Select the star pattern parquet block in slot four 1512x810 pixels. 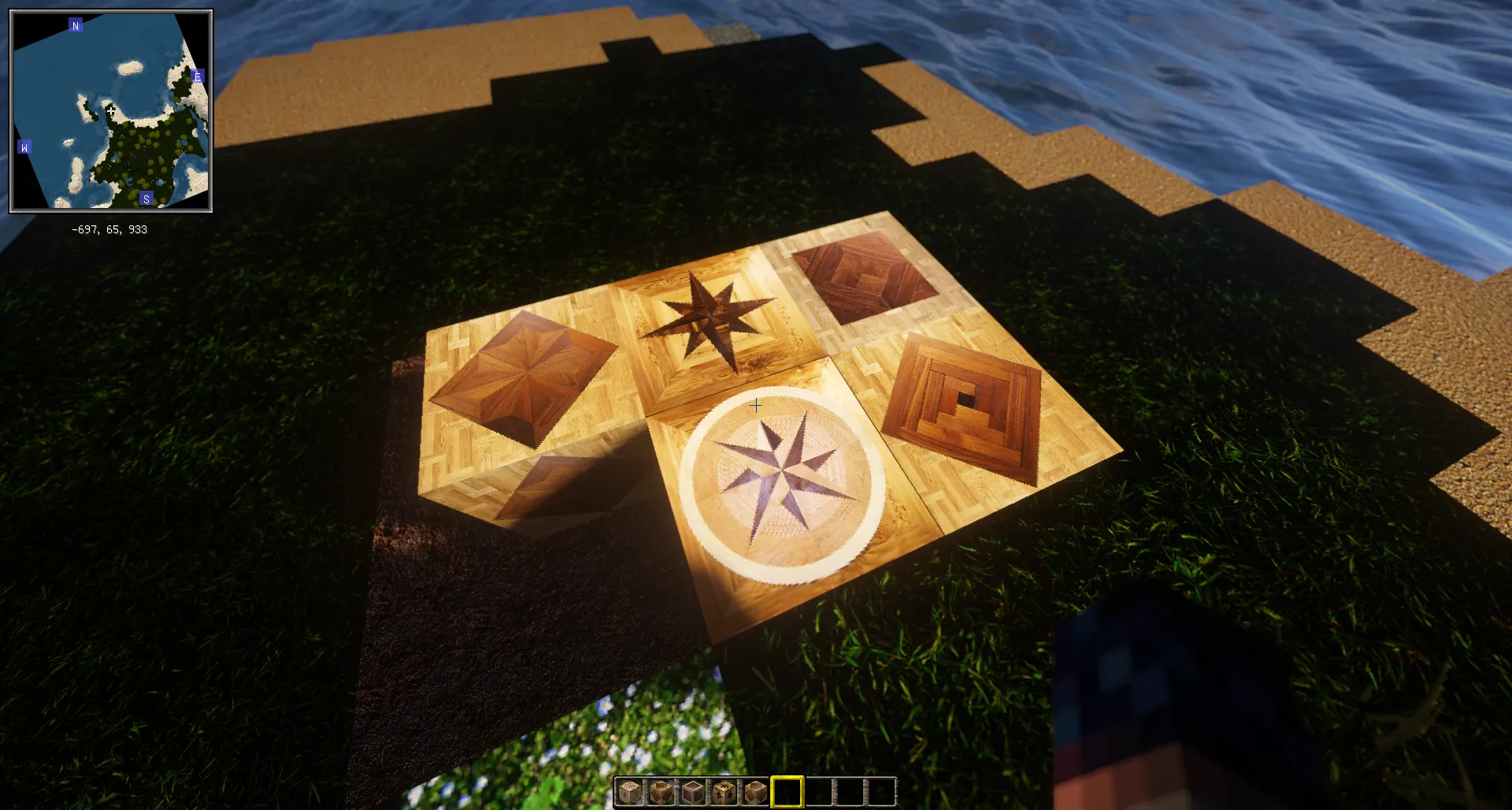tap(726, 792)
